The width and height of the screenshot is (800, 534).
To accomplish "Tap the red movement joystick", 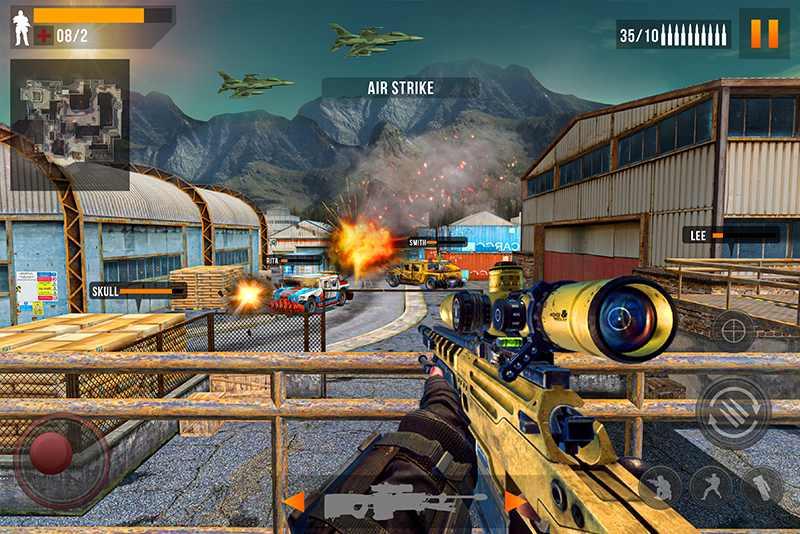I will tap(51, 454).
